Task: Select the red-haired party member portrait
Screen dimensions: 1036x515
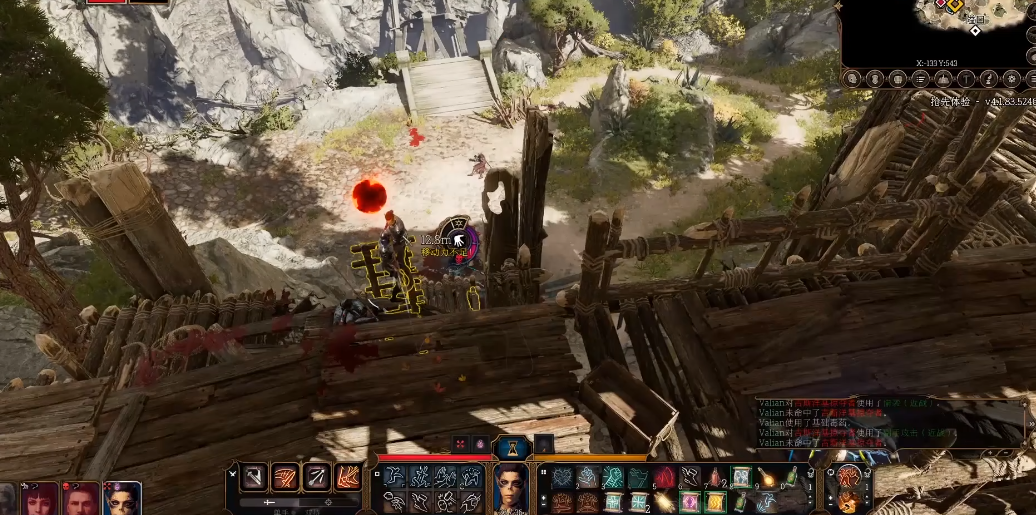Action: point(42,498)
